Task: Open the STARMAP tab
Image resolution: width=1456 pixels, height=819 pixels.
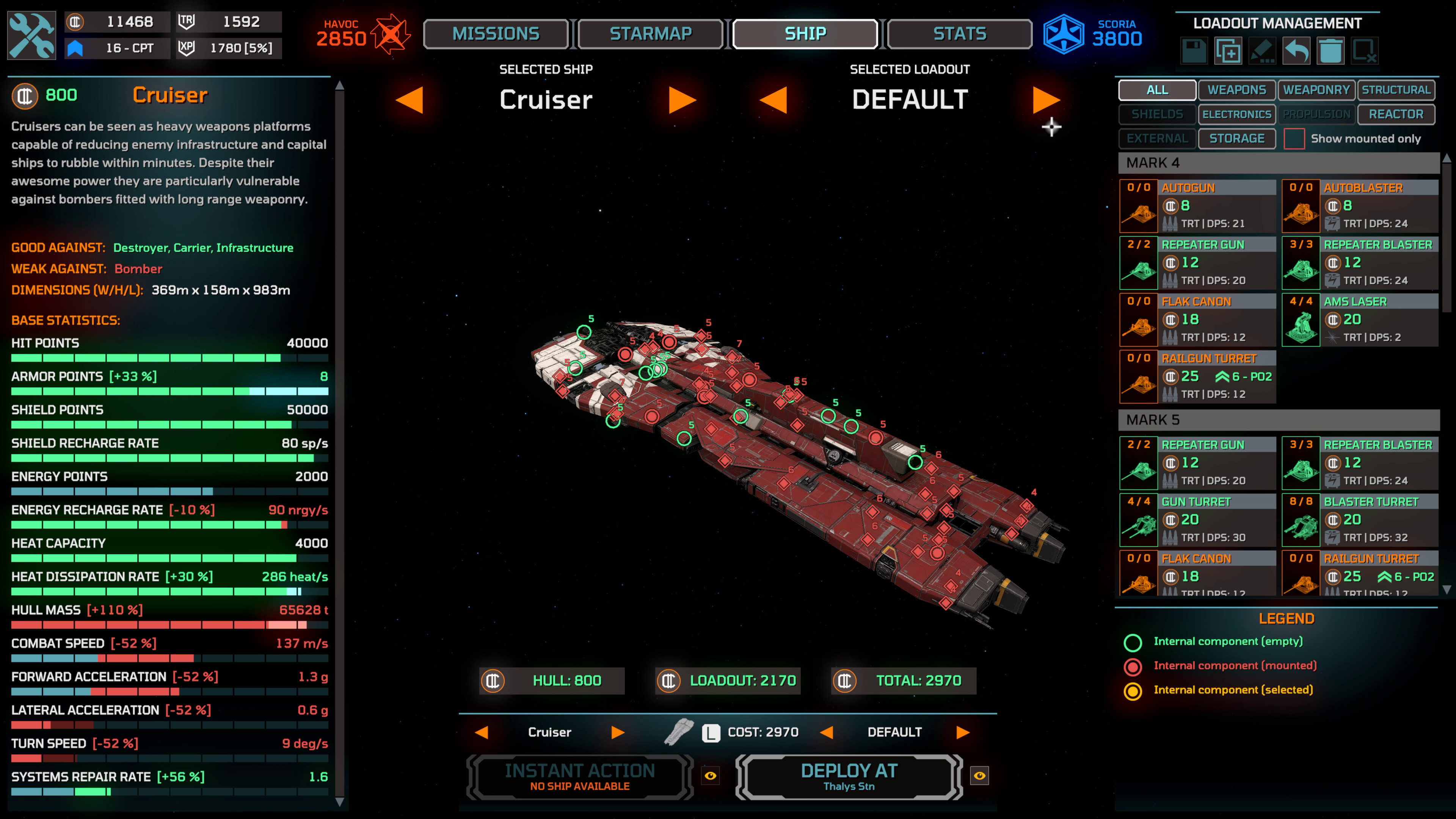Action: 650,33
